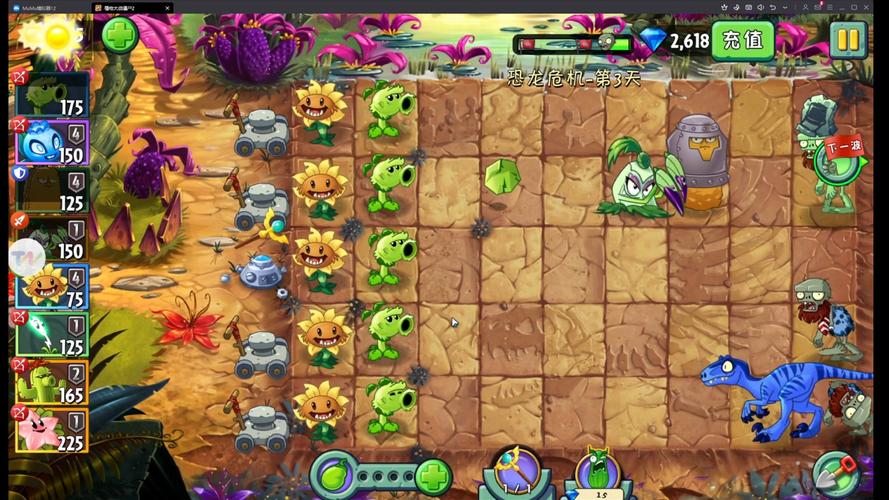Use the magic wand power-up

(x=513, y=473)
